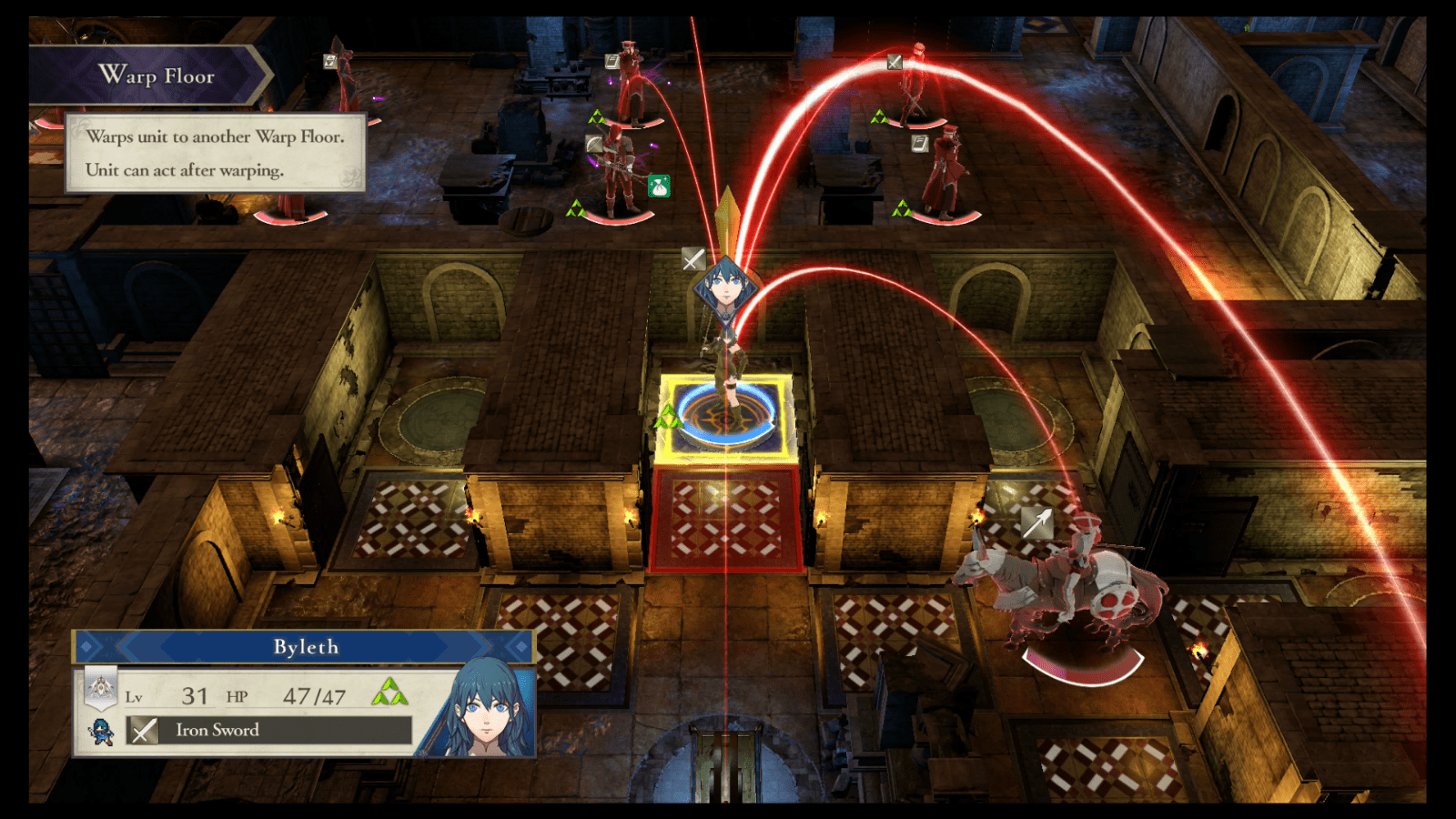Click the green level arrows under the top-left mage
Image resolution: width=1456 pixels, height=819 pixels.
pos(596,115)
